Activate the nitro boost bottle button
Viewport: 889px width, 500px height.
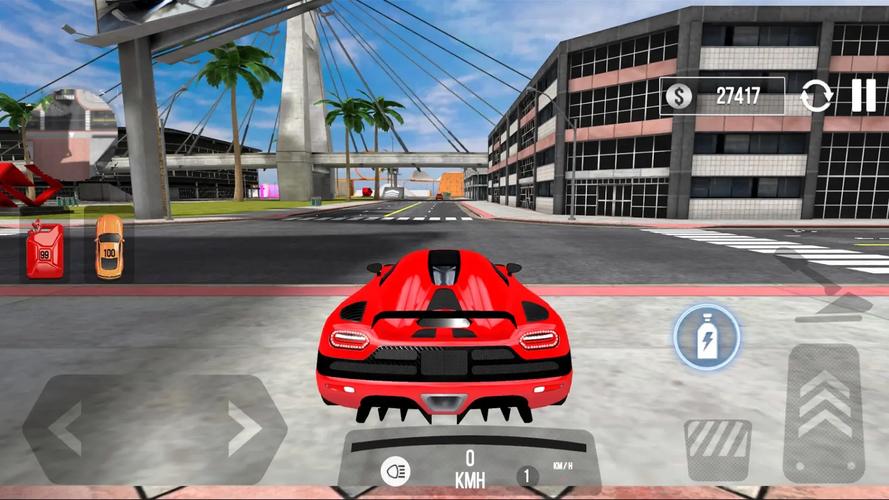706,338
